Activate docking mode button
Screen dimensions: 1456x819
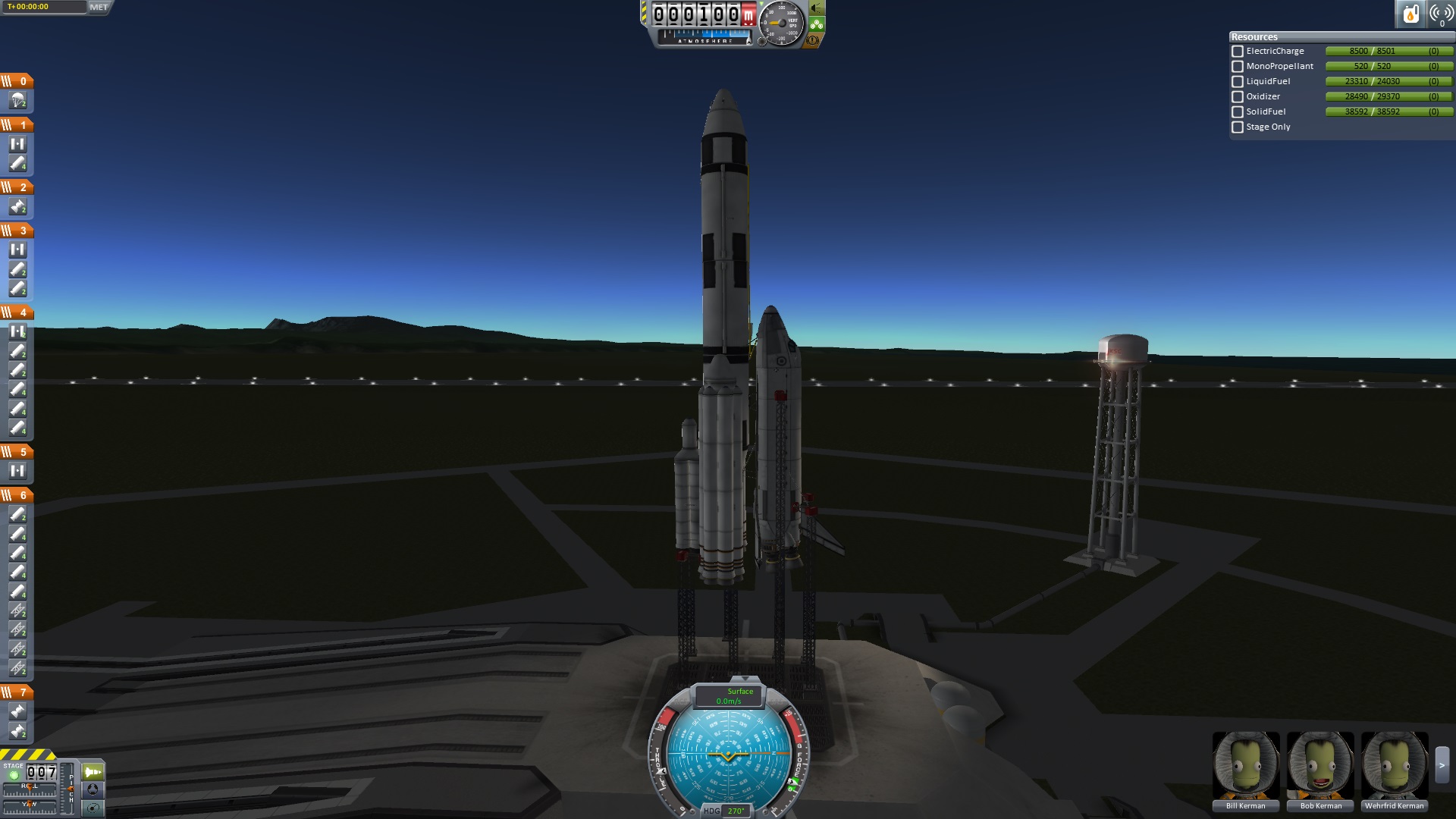pos(93,789)
